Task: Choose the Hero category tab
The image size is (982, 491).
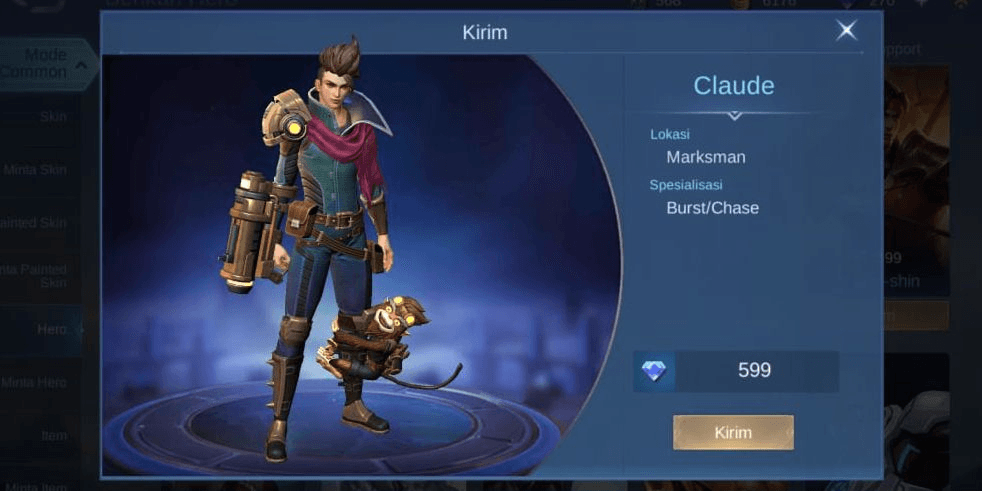Action: [x=52, y=328]
